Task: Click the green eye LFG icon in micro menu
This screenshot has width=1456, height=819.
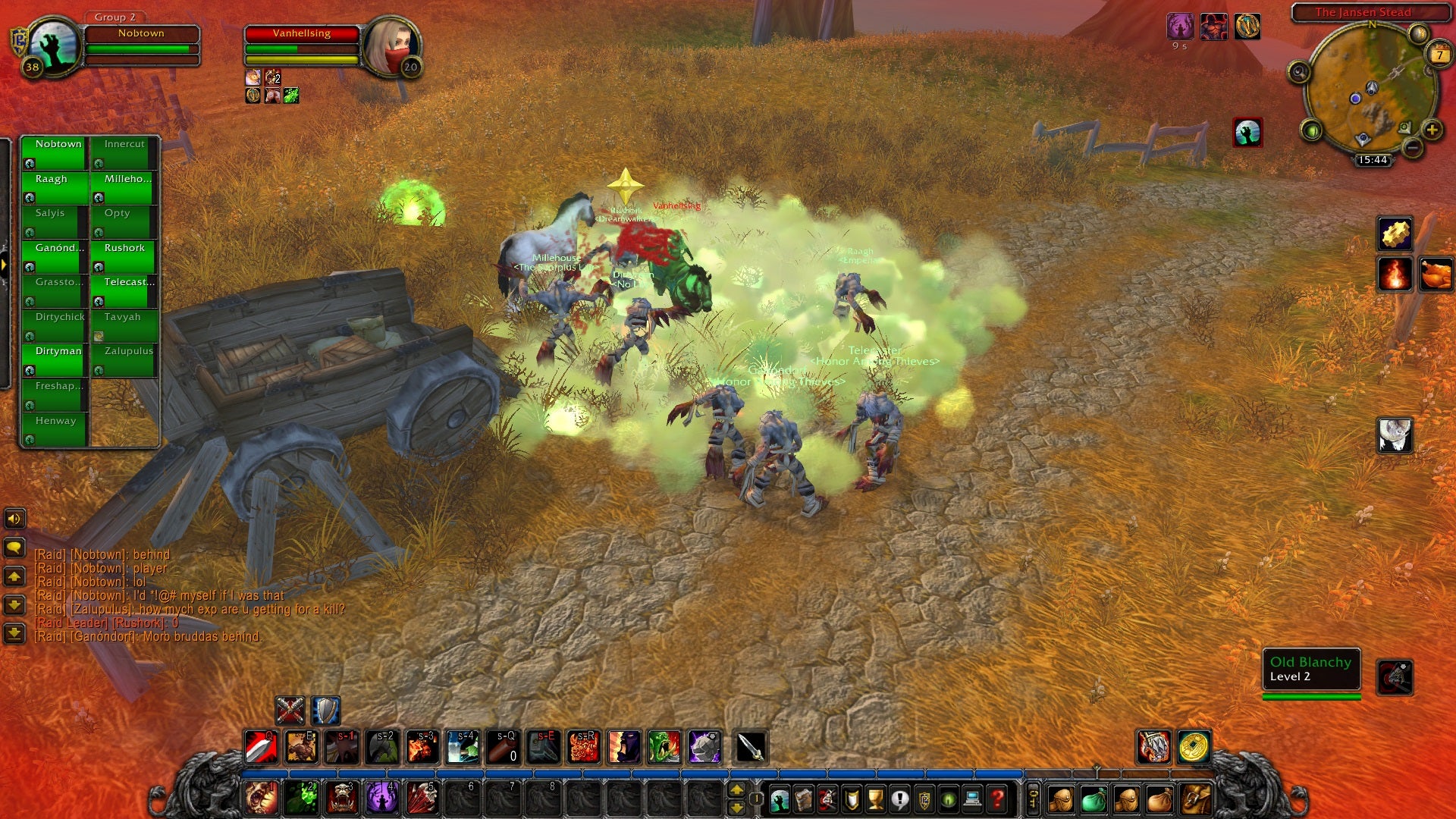Action: pyautogui.click(x=949, y=799)
